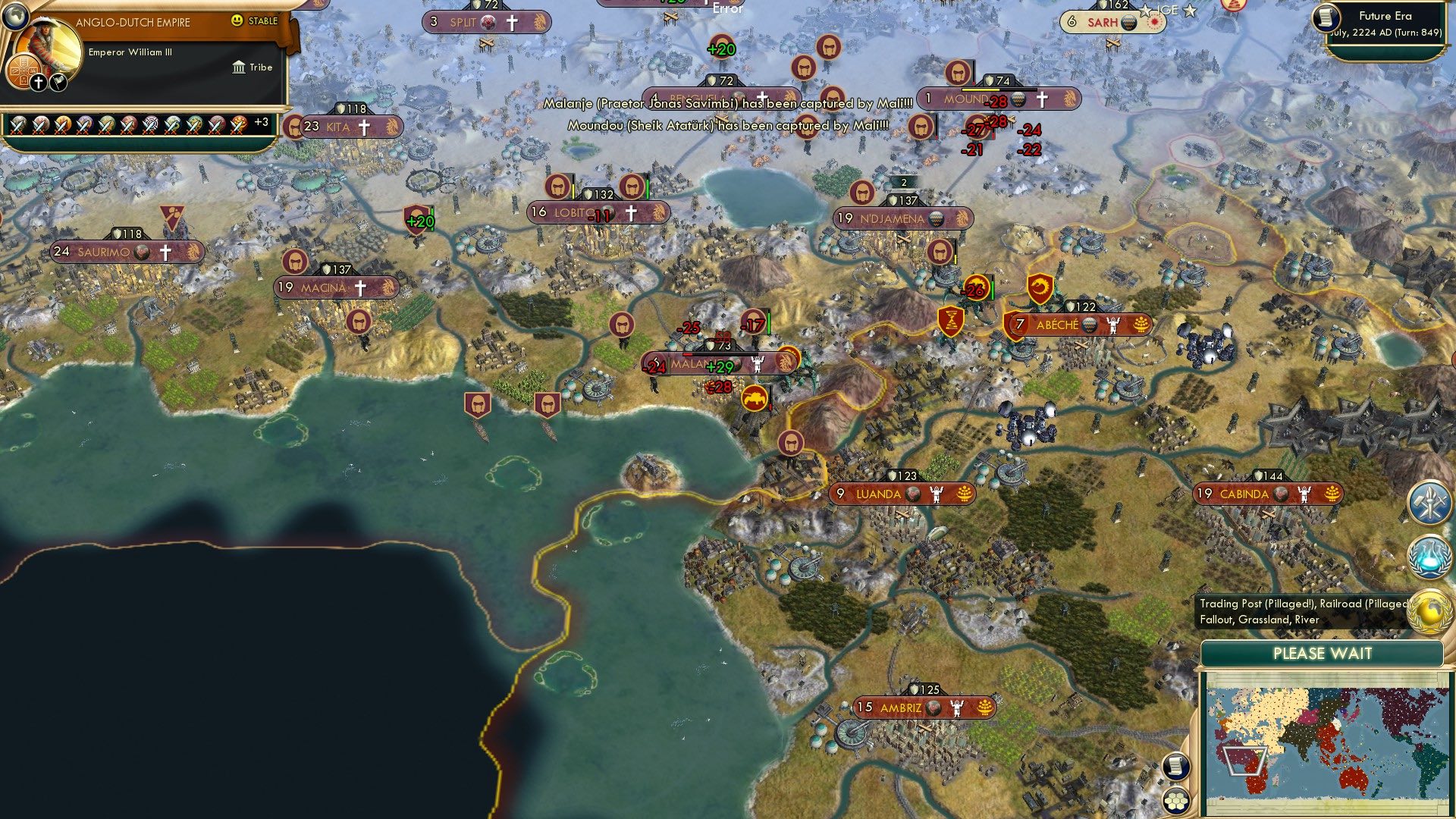
Task: Open the notification log scroll icon
Action: (x=1178, y=766)
